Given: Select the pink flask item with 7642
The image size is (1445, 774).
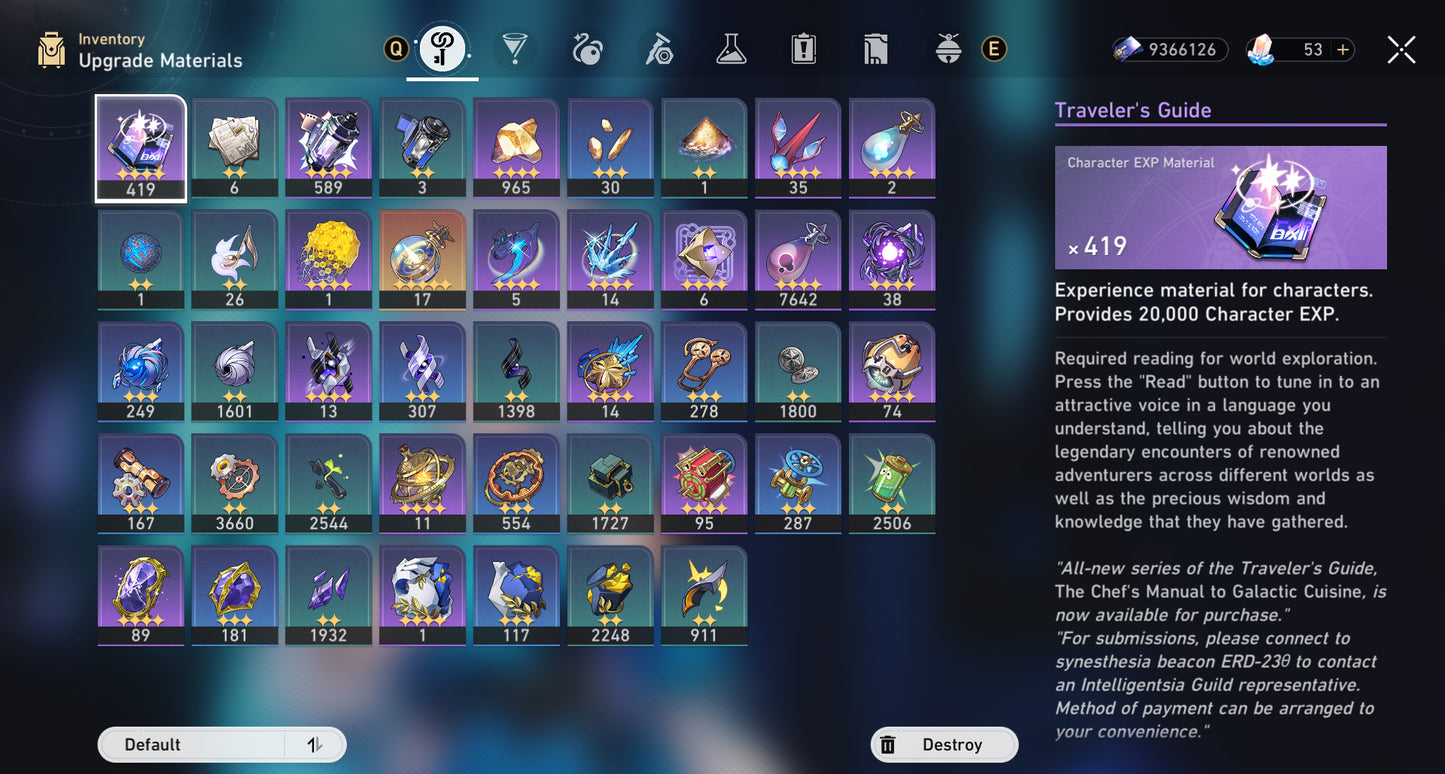Looking at the screenshot, I should 798,260.
